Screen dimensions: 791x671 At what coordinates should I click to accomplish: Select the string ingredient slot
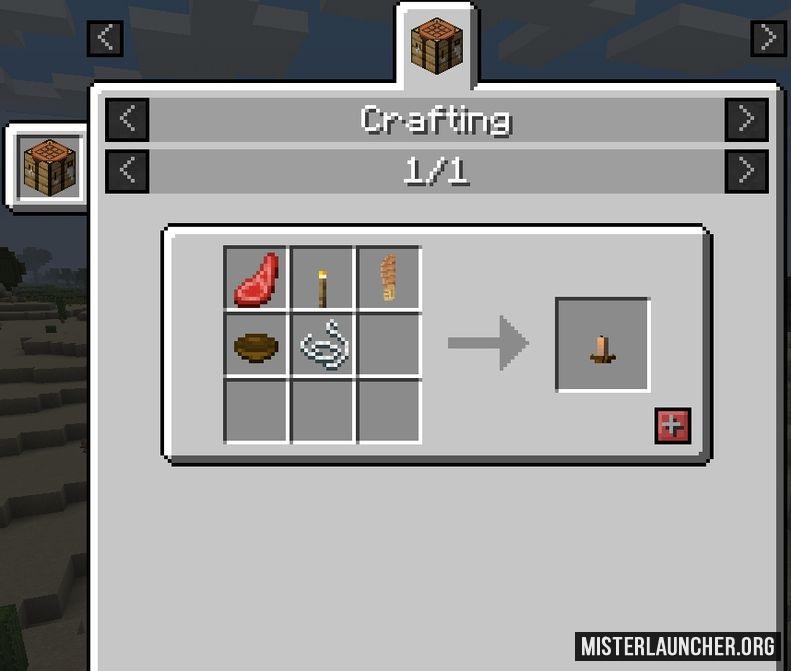(323, 345)
